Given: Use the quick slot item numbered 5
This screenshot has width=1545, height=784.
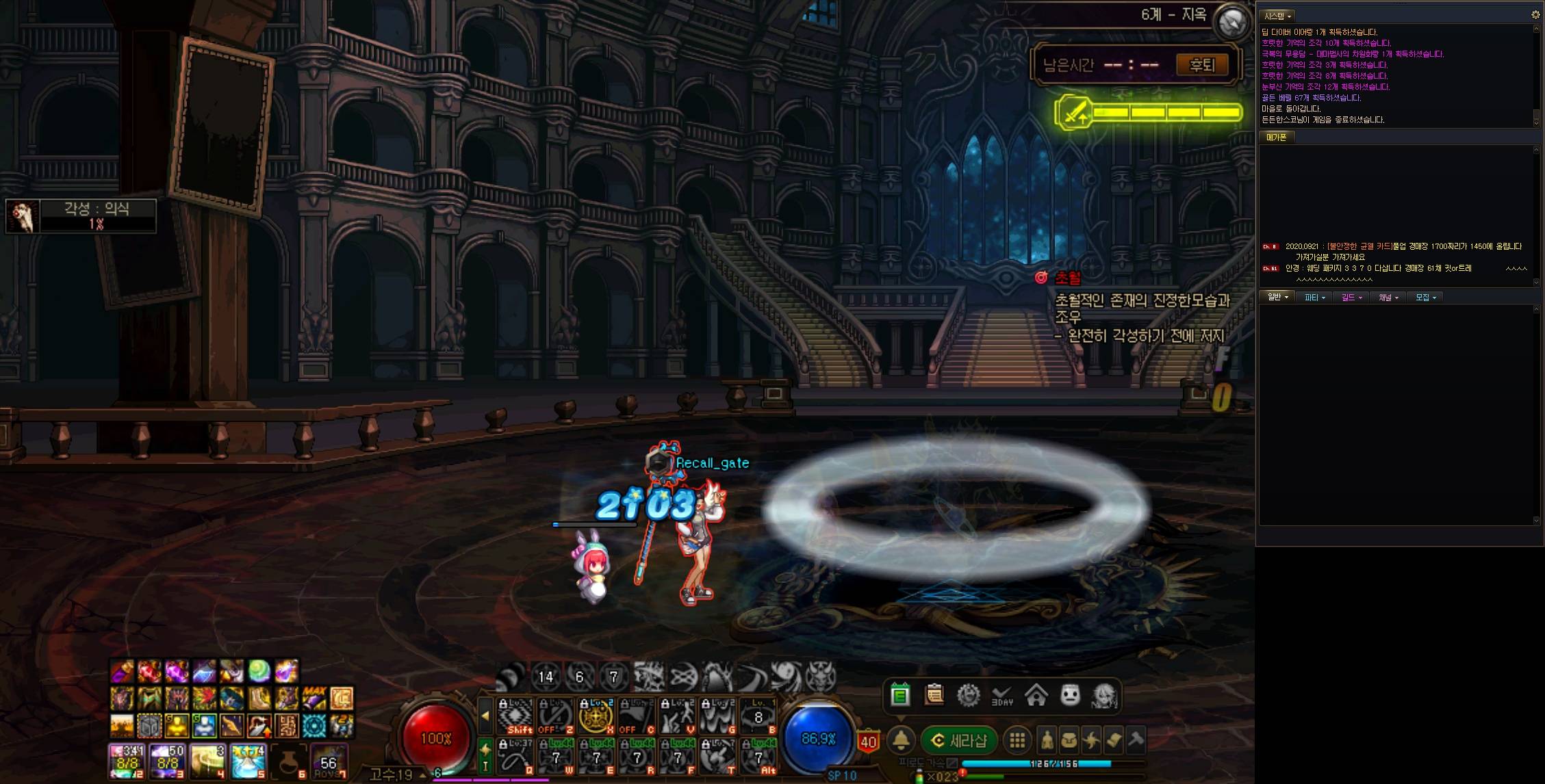Looking at the screenshot, I should point(248,761).
